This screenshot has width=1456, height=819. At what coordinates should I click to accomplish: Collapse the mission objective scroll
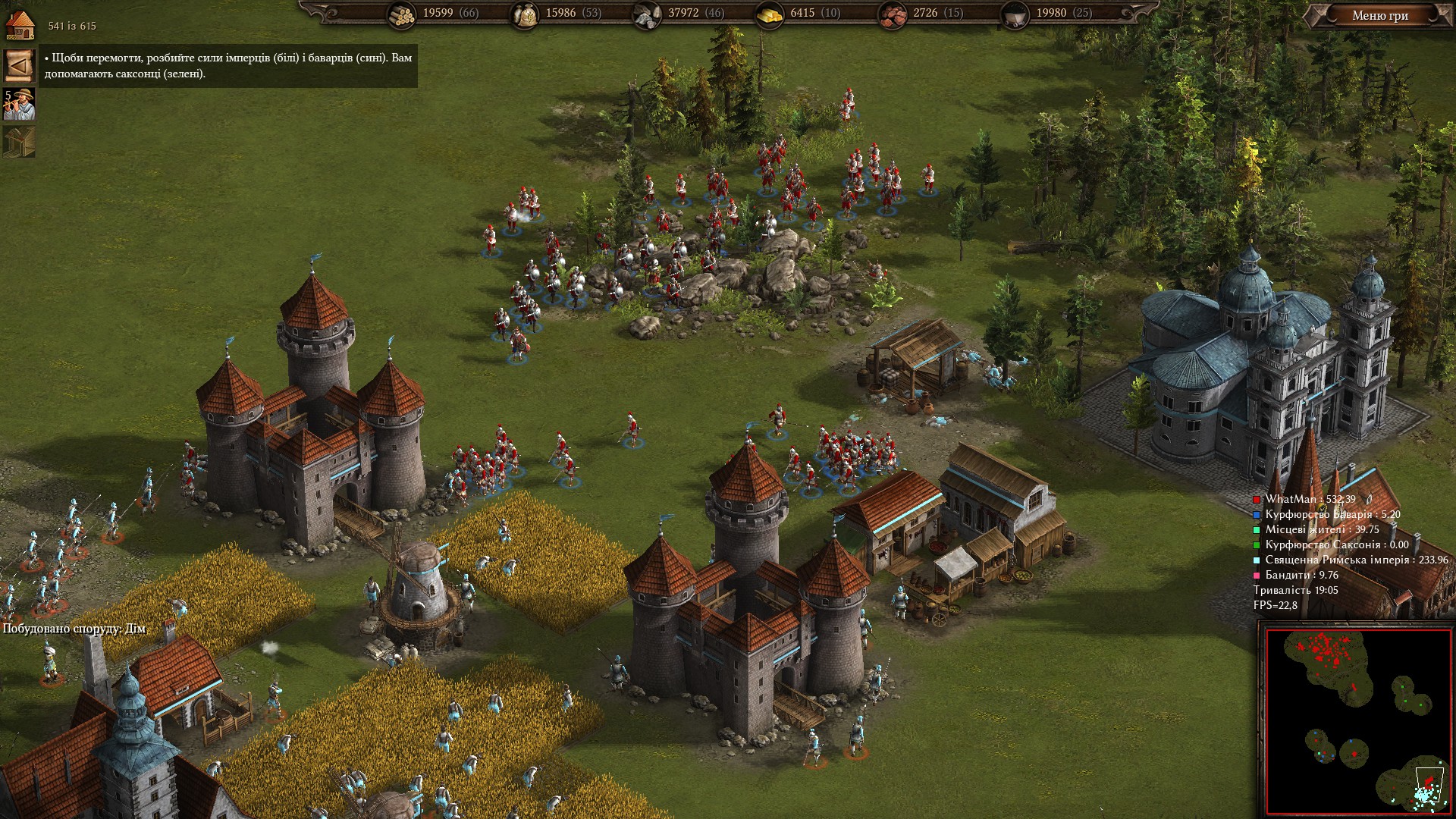click(x=19, y=66)
